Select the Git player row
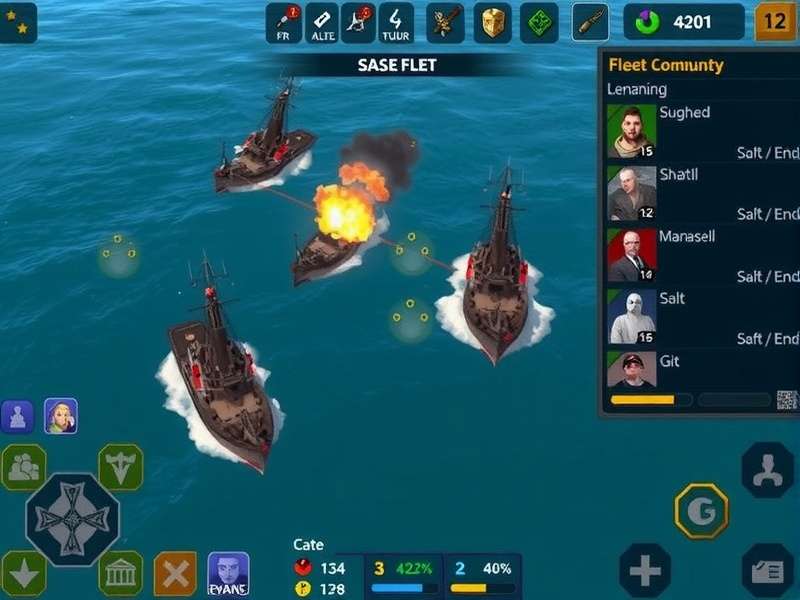This screenshot has width=800, height=600. 700,368
